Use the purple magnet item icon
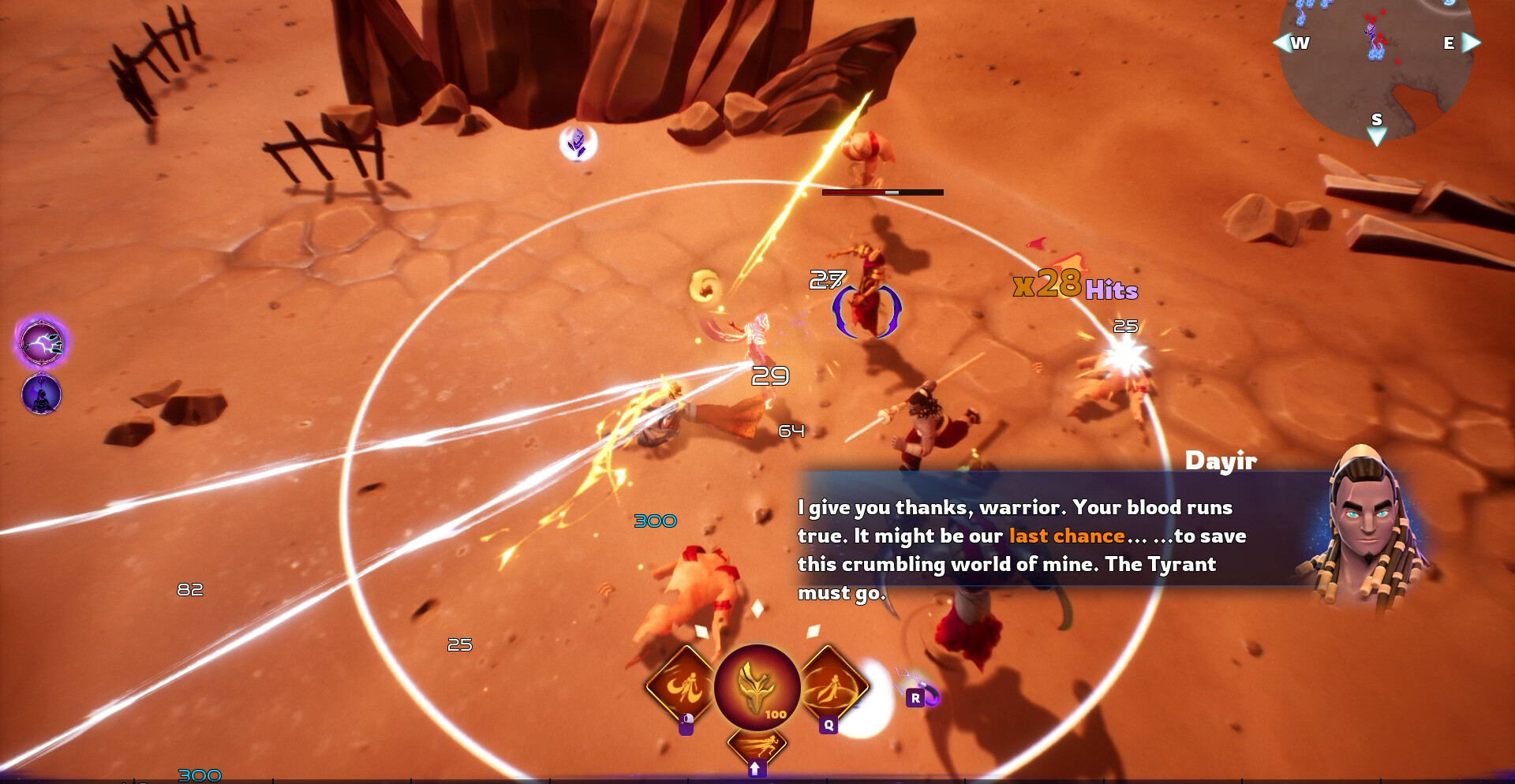The width and height of the screenshot is (1515, 784). pos(929,695)
